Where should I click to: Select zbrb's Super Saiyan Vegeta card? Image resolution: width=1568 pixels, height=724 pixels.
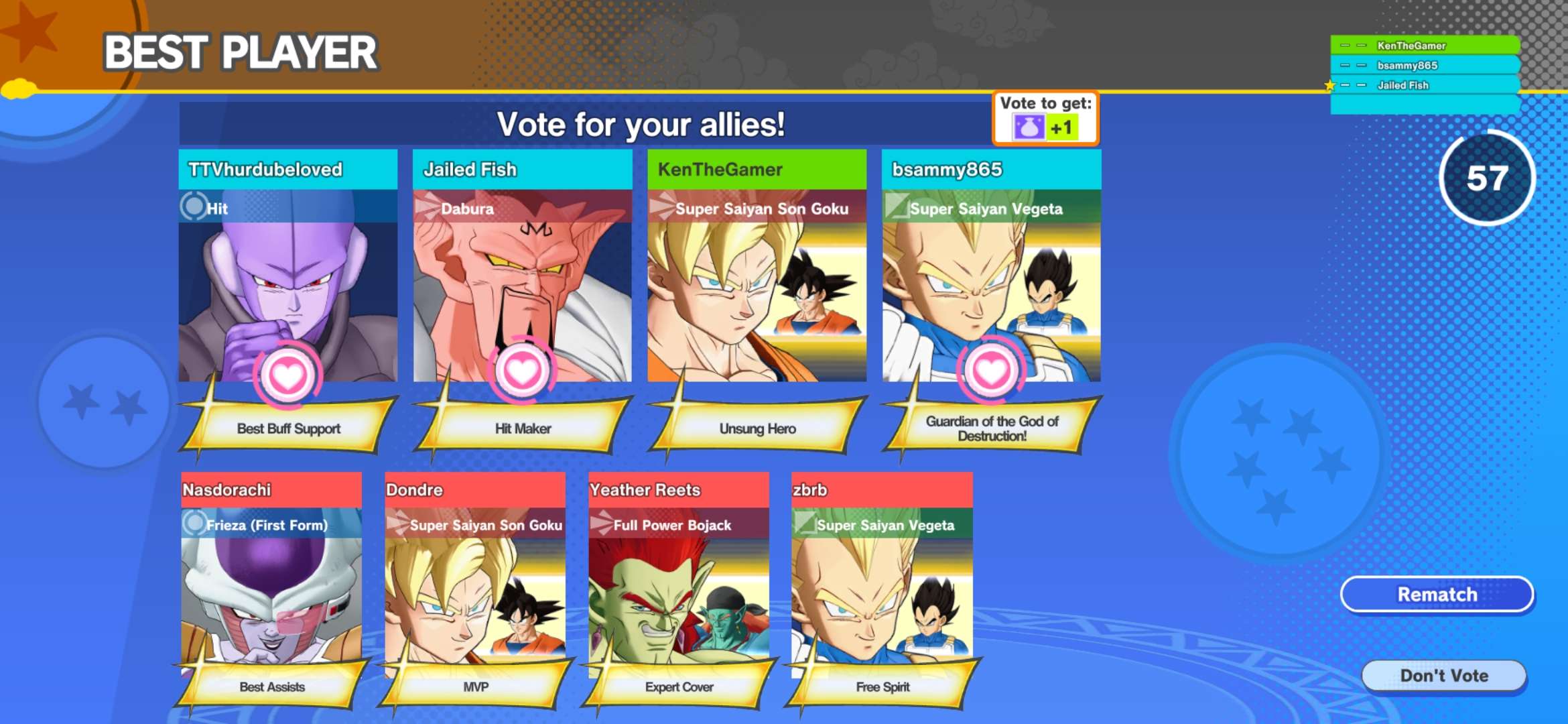882,583
